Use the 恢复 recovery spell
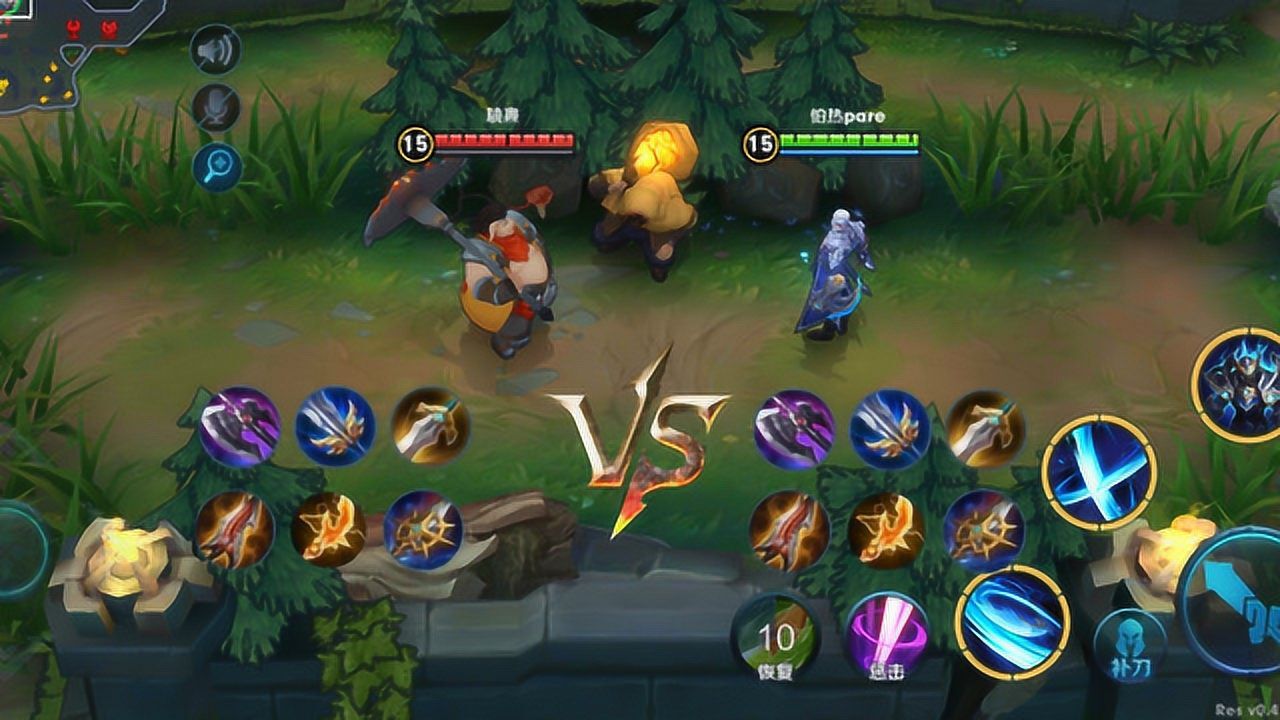The height and width of the screenshot is (720, 1280). 775,640
